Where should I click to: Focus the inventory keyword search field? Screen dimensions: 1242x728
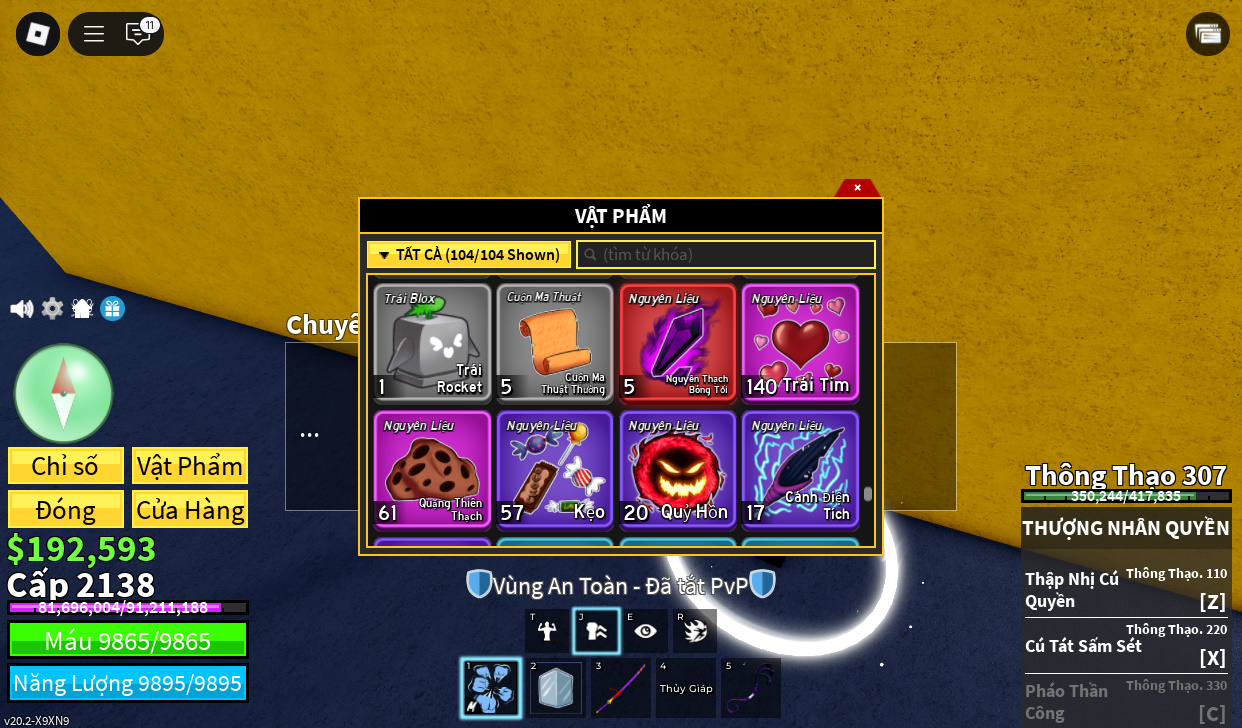pyautogui.click(x=726, y=255)
